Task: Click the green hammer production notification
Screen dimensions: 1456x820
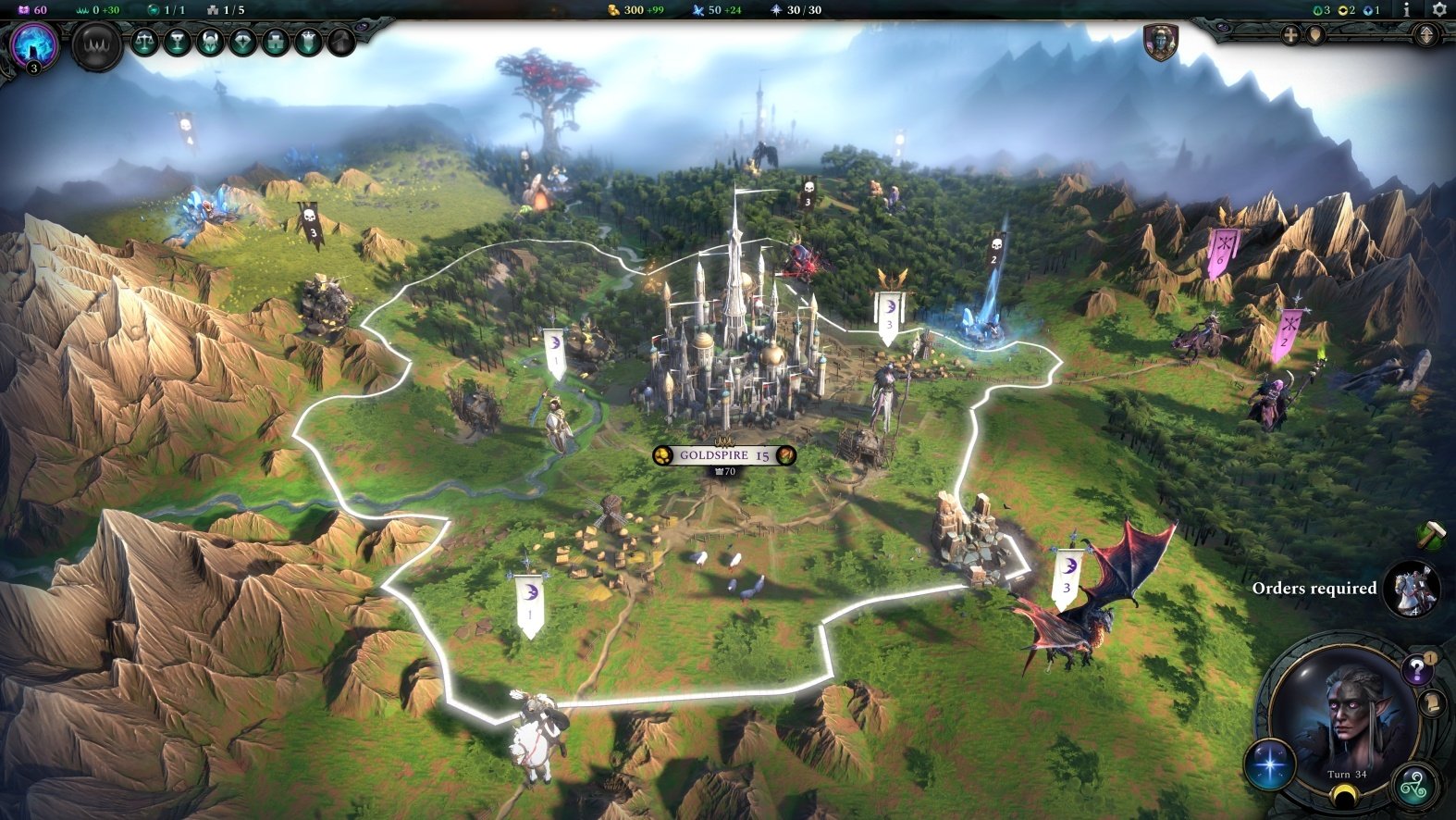Action: coord(1431,535)
